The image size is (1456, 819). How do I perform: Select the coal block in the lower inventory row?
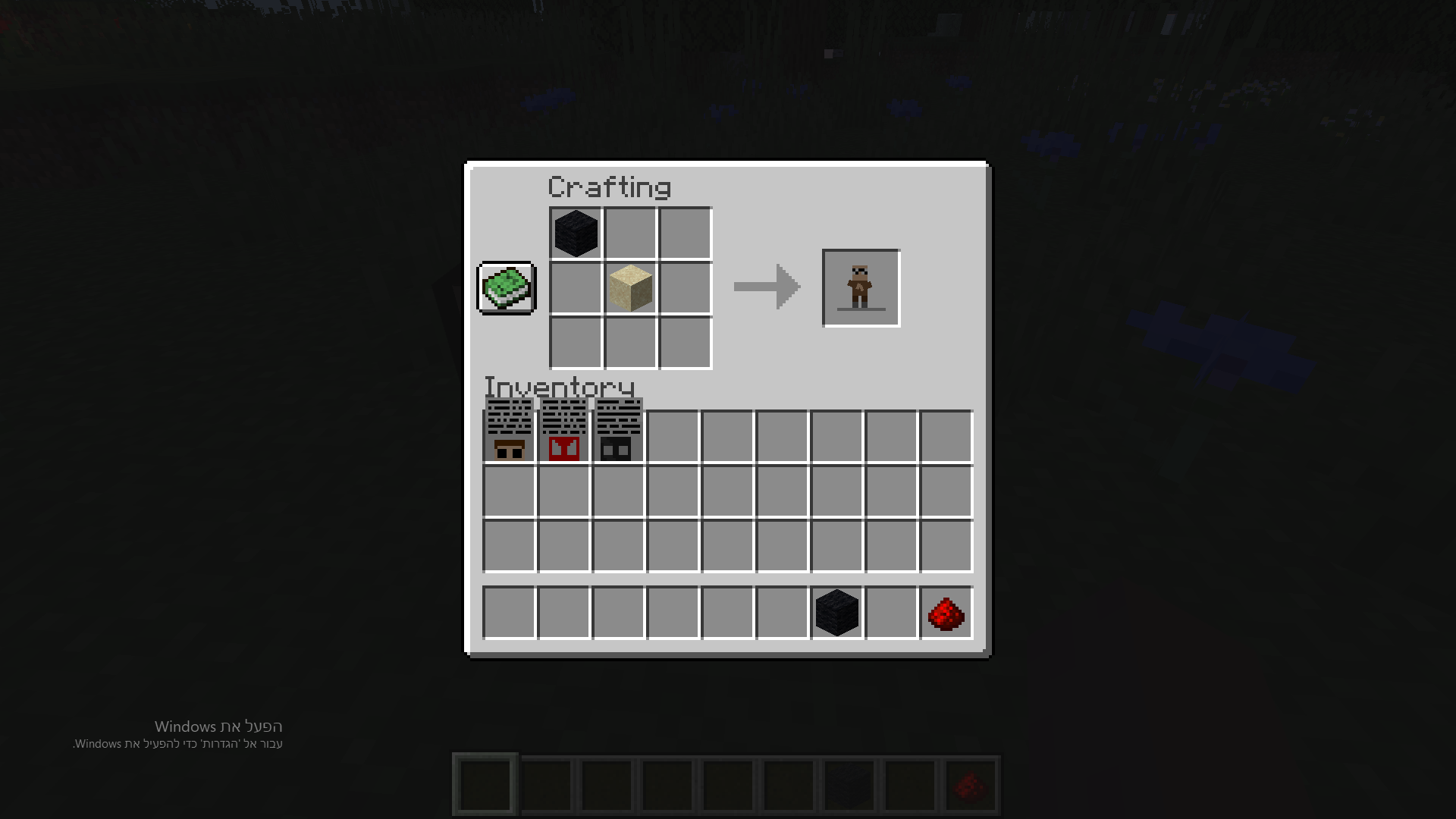point(836,613)
